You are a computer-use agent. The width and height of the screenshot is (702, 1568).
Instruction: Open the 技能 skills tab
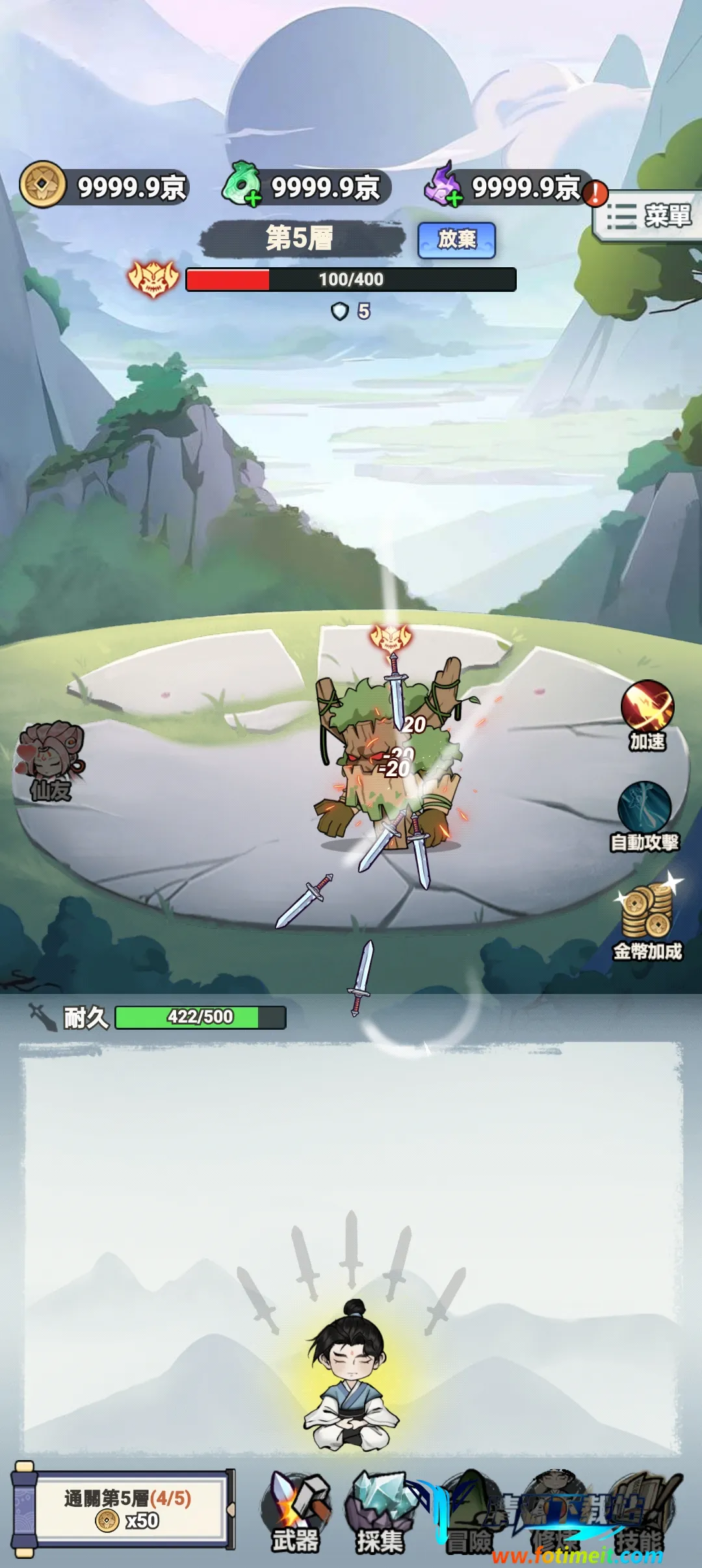click(640, 1512)
